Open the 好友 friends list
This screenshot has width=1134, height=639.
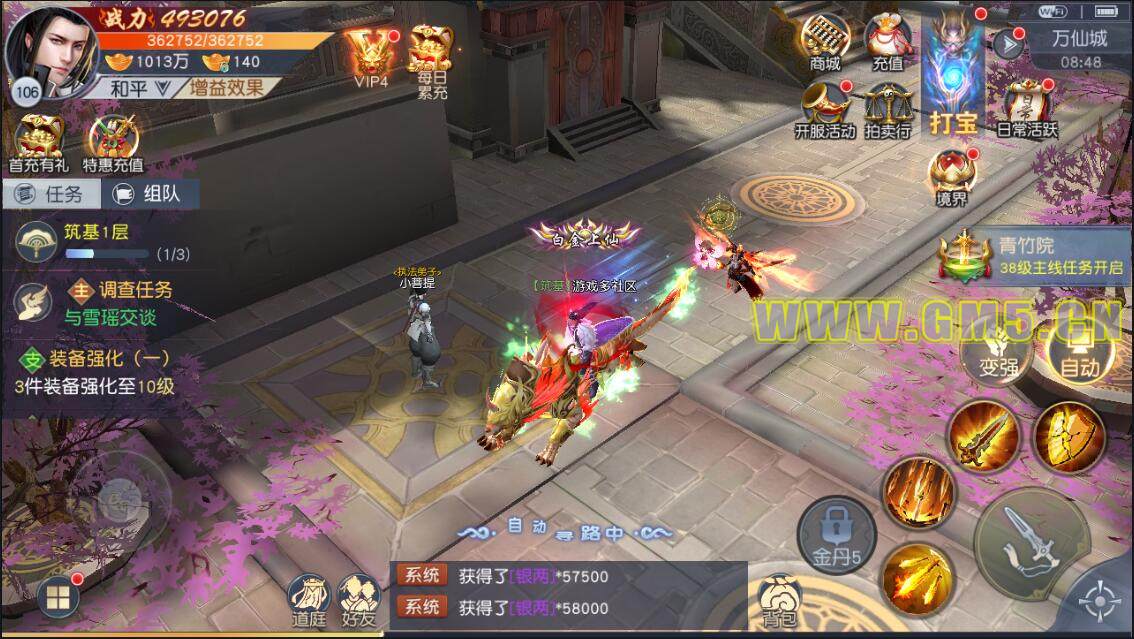click(357, 598)
